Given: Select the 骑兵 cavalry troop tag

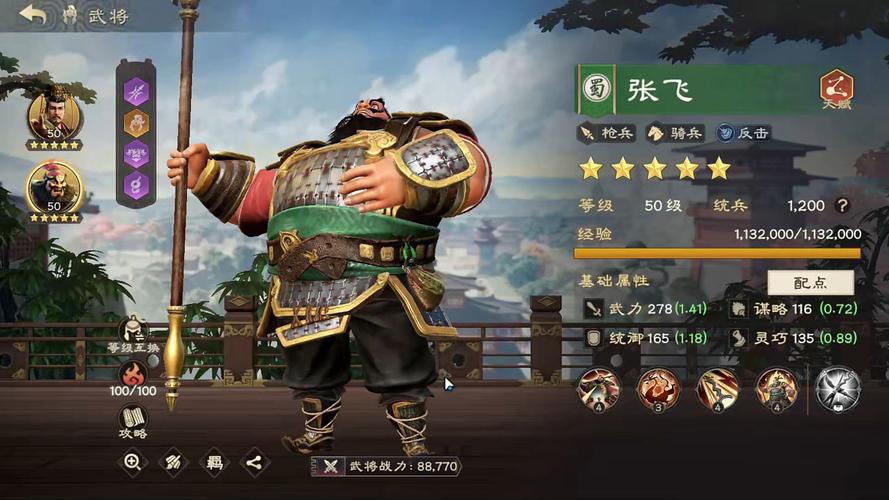Looking at the screenshot, I should pyautogui.click(x=674, y=132).
